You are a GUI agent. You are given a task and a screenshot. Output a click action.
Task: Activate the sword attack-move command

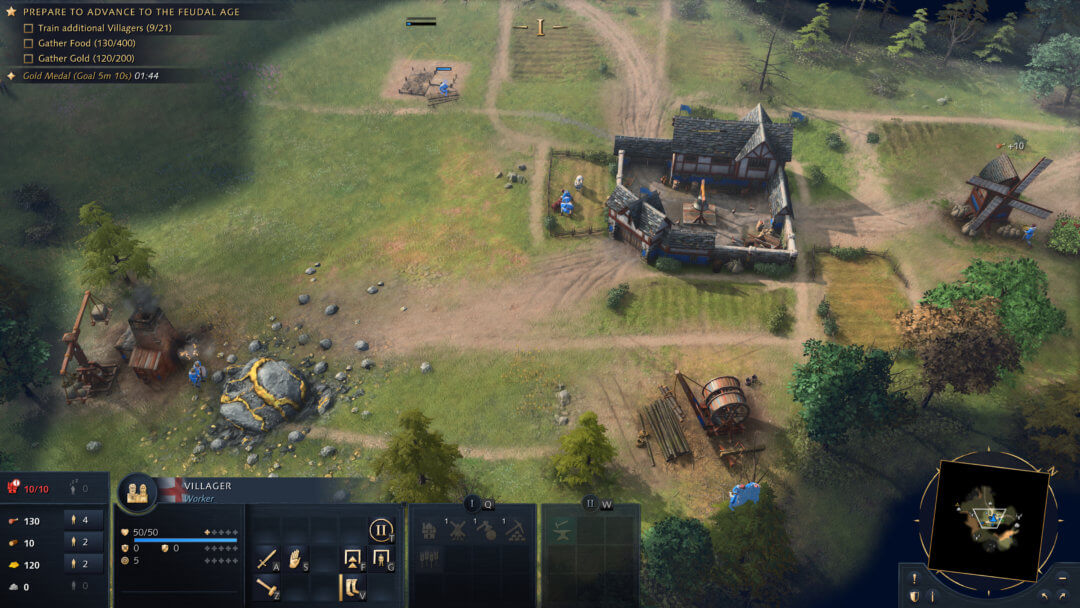(x=267, y=559)
